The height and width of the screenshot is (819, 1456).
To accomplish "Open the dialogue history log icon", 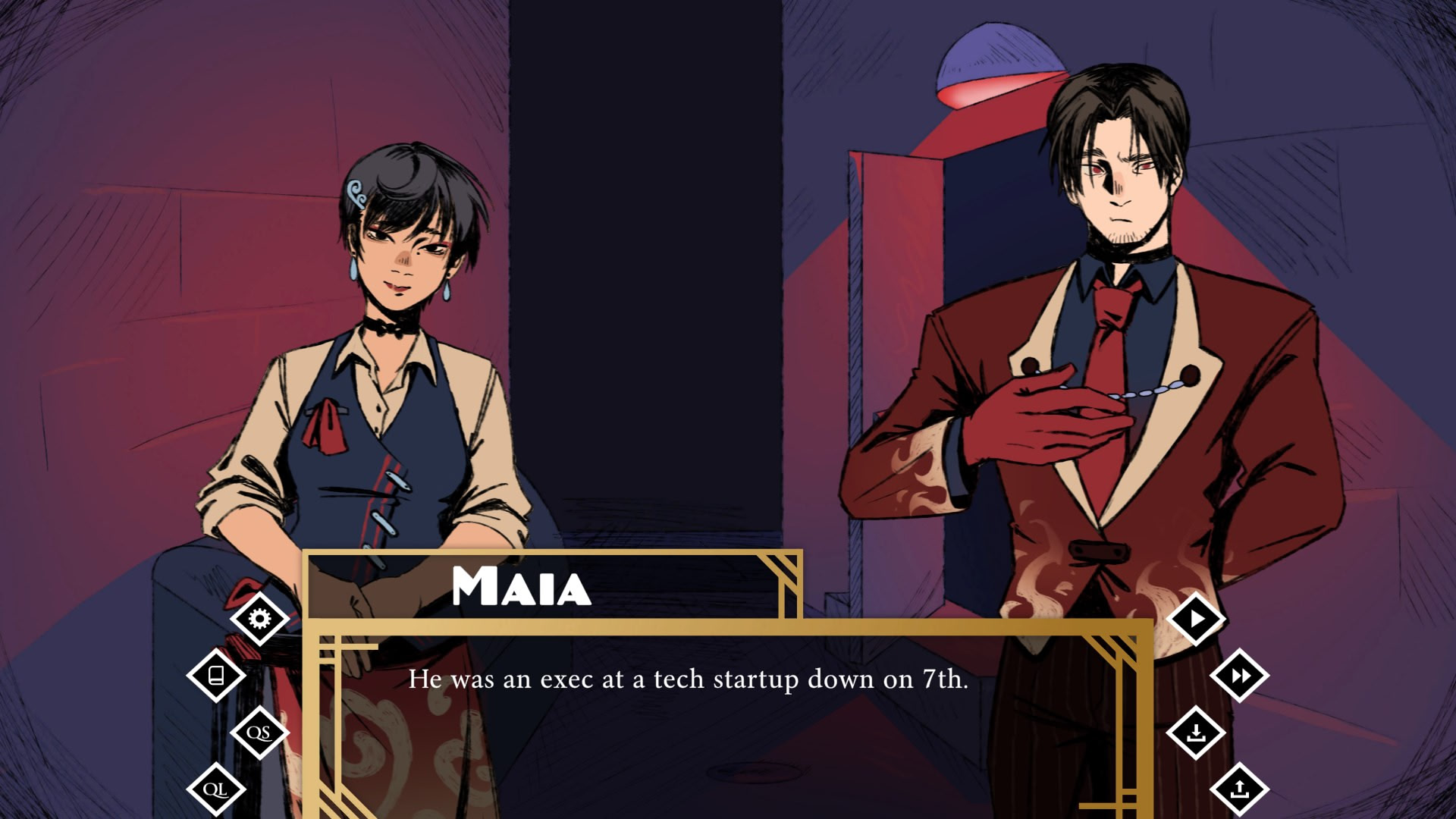I will 216,675.
